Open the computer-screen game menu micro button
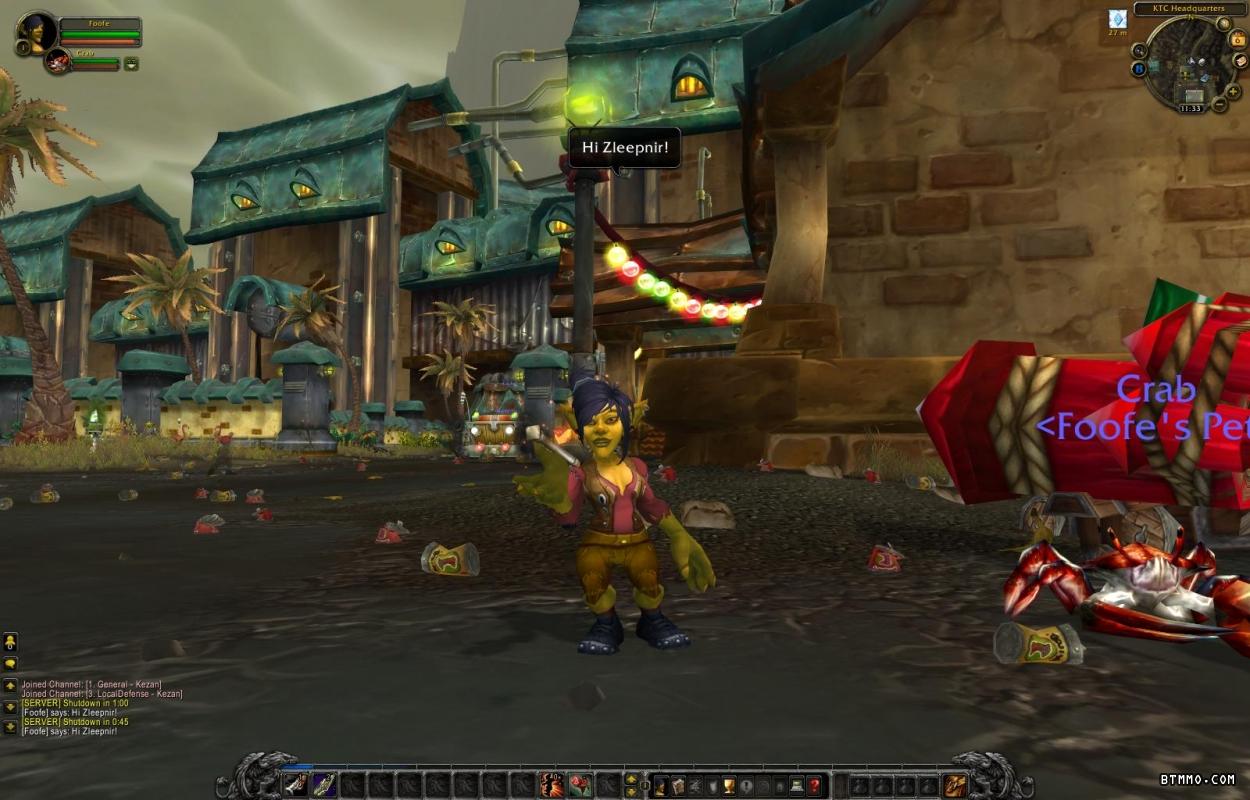This screenshot has height=800, width=1250. pyautogui.click(x=797, y=785)
